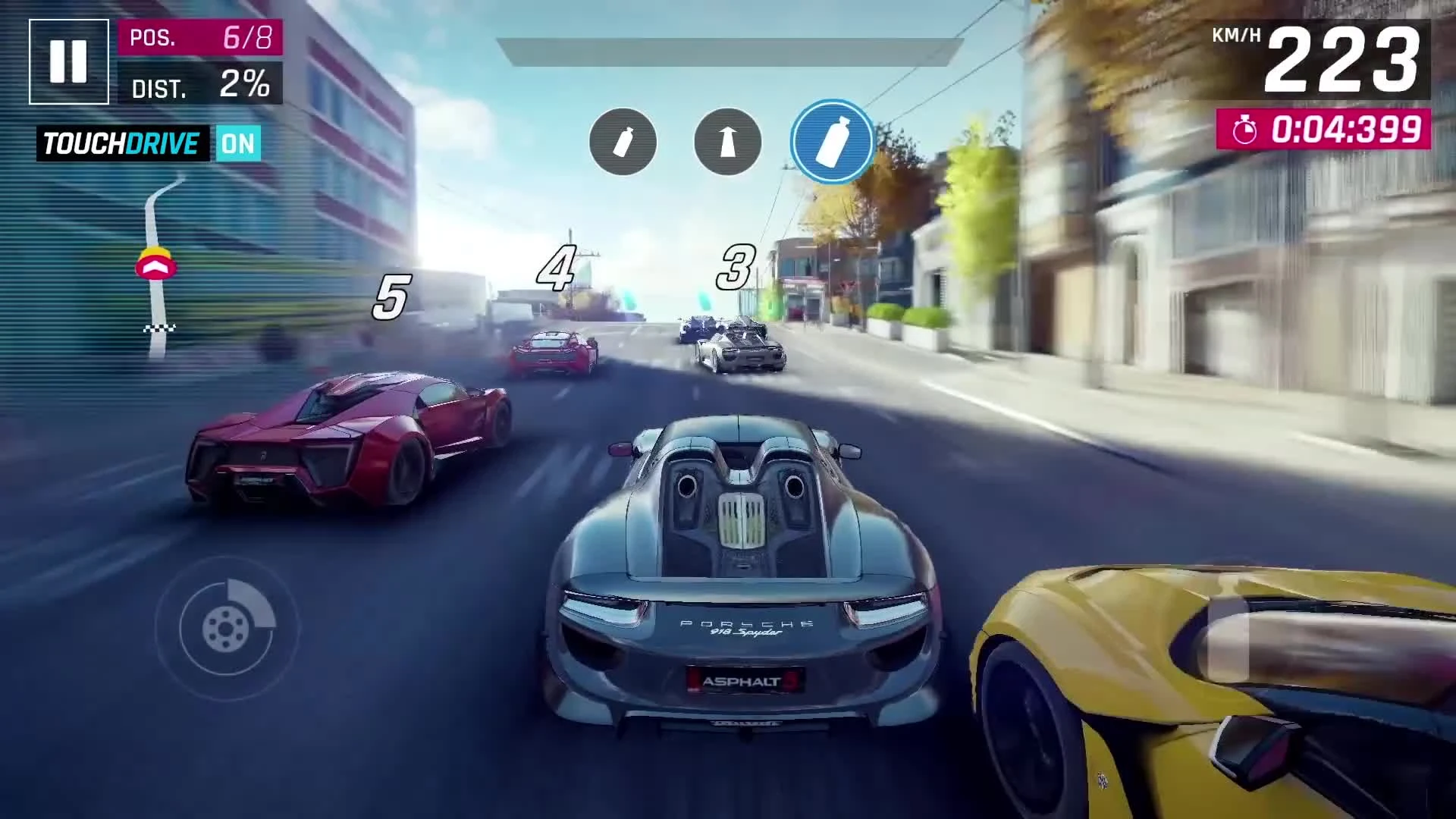Tap the opponent marker numbered 3
1456x819 pixels.
point(735,267)
